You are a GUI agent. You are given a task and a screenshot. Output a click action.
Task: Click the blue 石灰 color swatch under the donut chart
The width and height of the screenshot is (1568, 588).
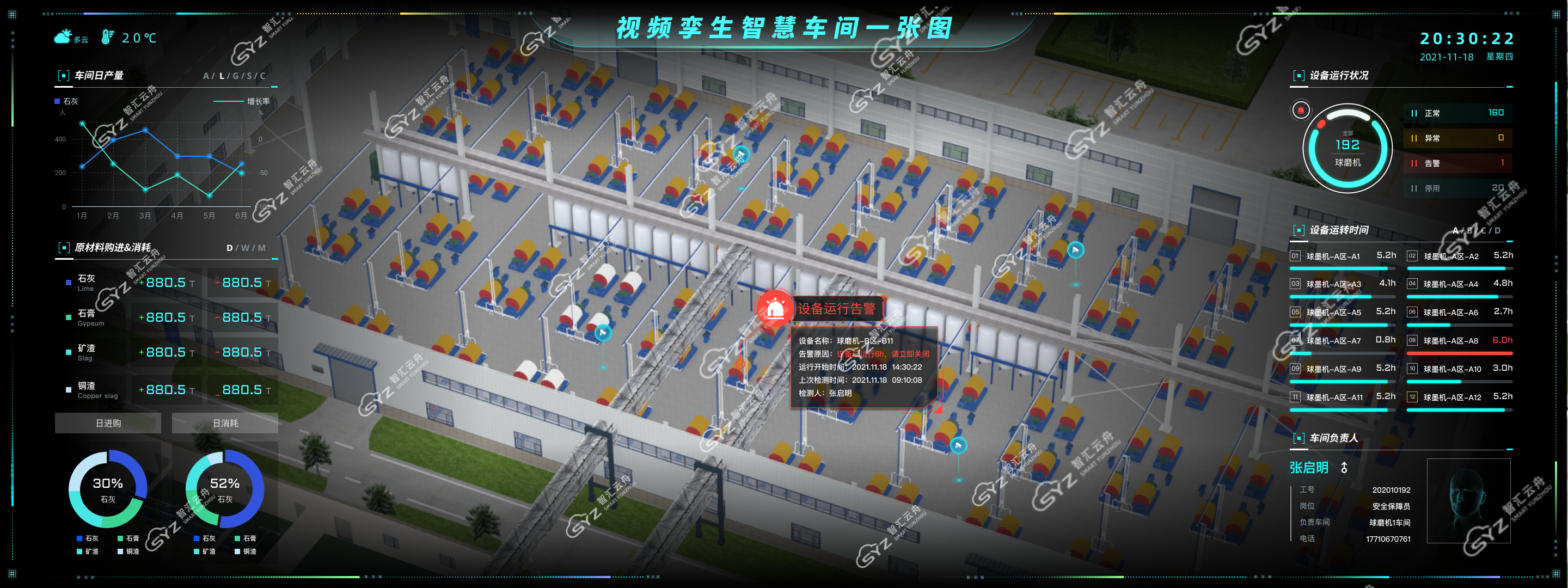point(78,538)
